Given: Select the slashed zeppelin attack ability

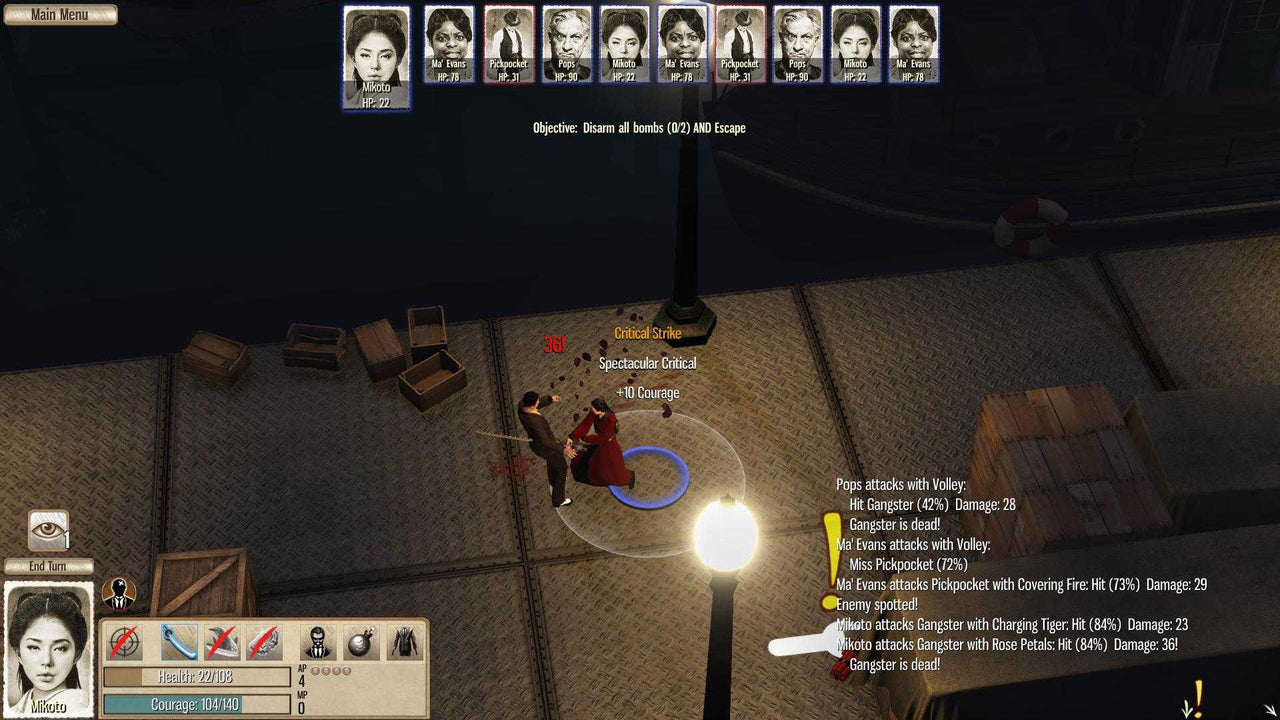Looking at the screenshot, I should pyautogui.click(x=262, y=640).
